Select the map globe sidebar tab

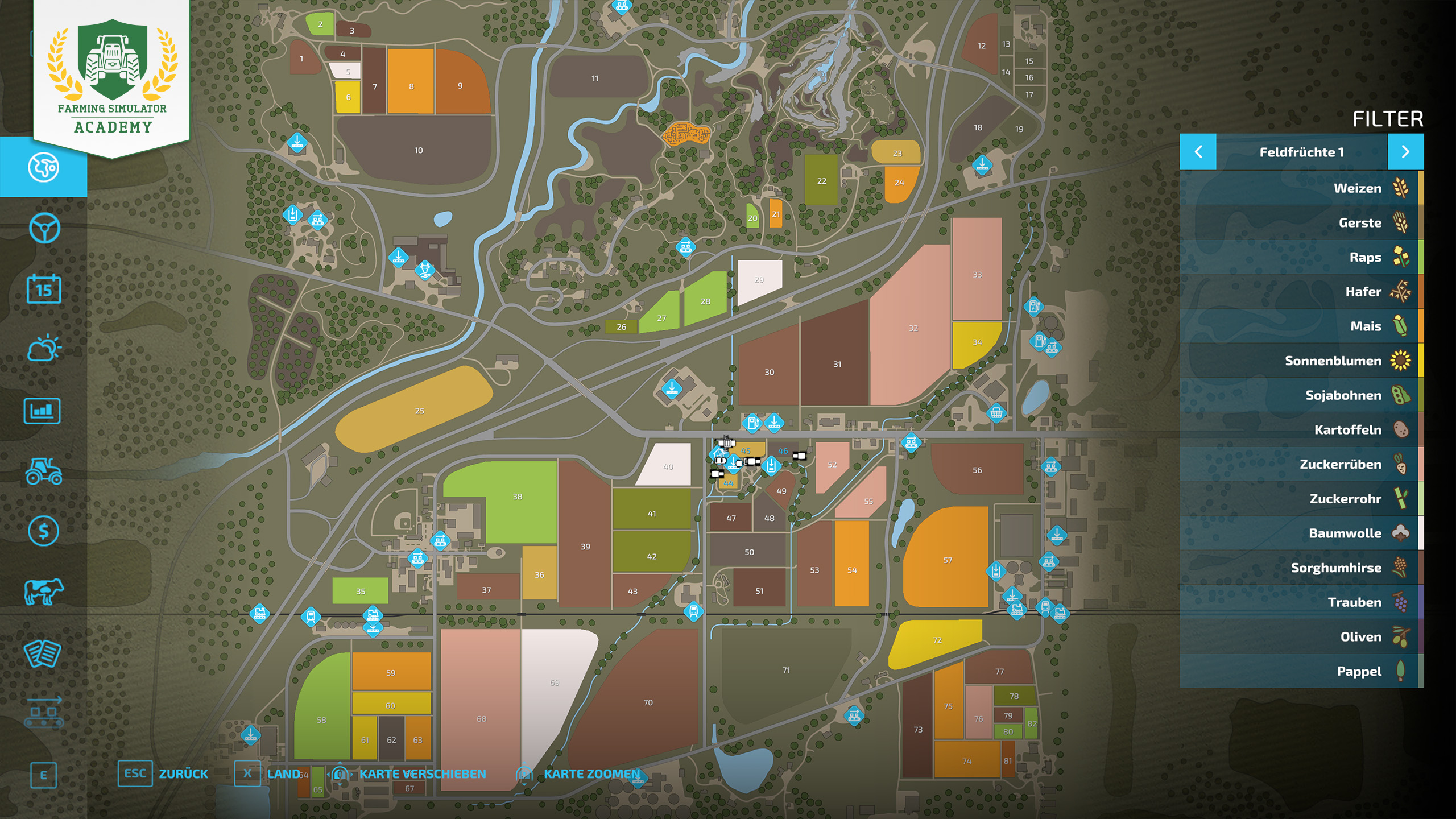click(44, 167)
